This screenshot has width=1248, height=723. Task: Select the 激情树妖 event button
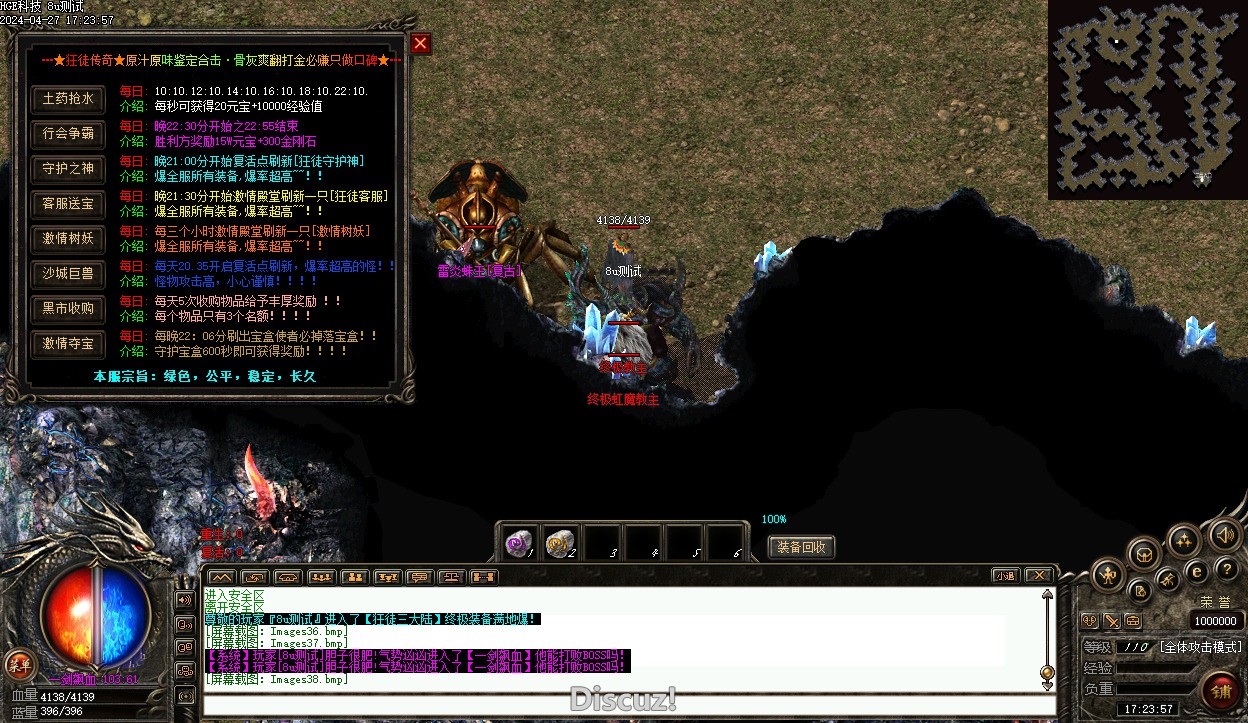(x=68, y=239)
